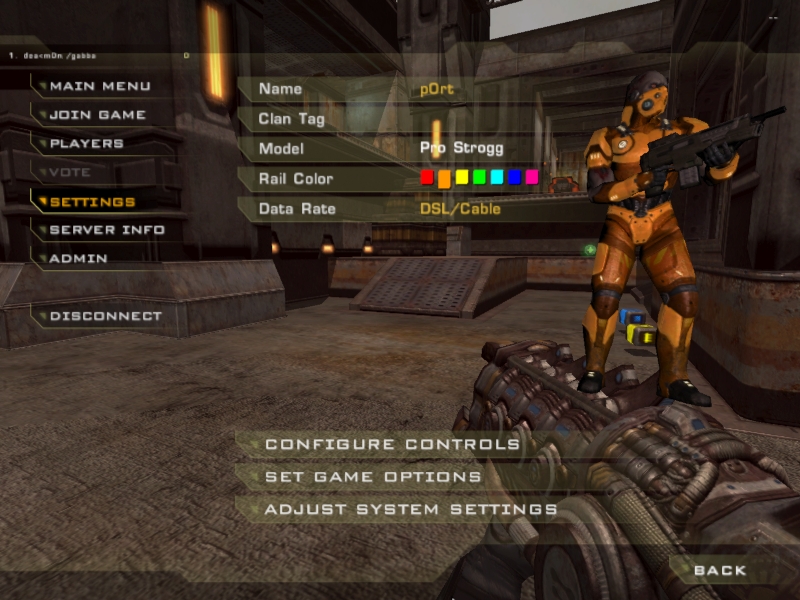Select the blue rail color
Image resolution: width=800 pixels, height=600 pixels.
(514, 178)
